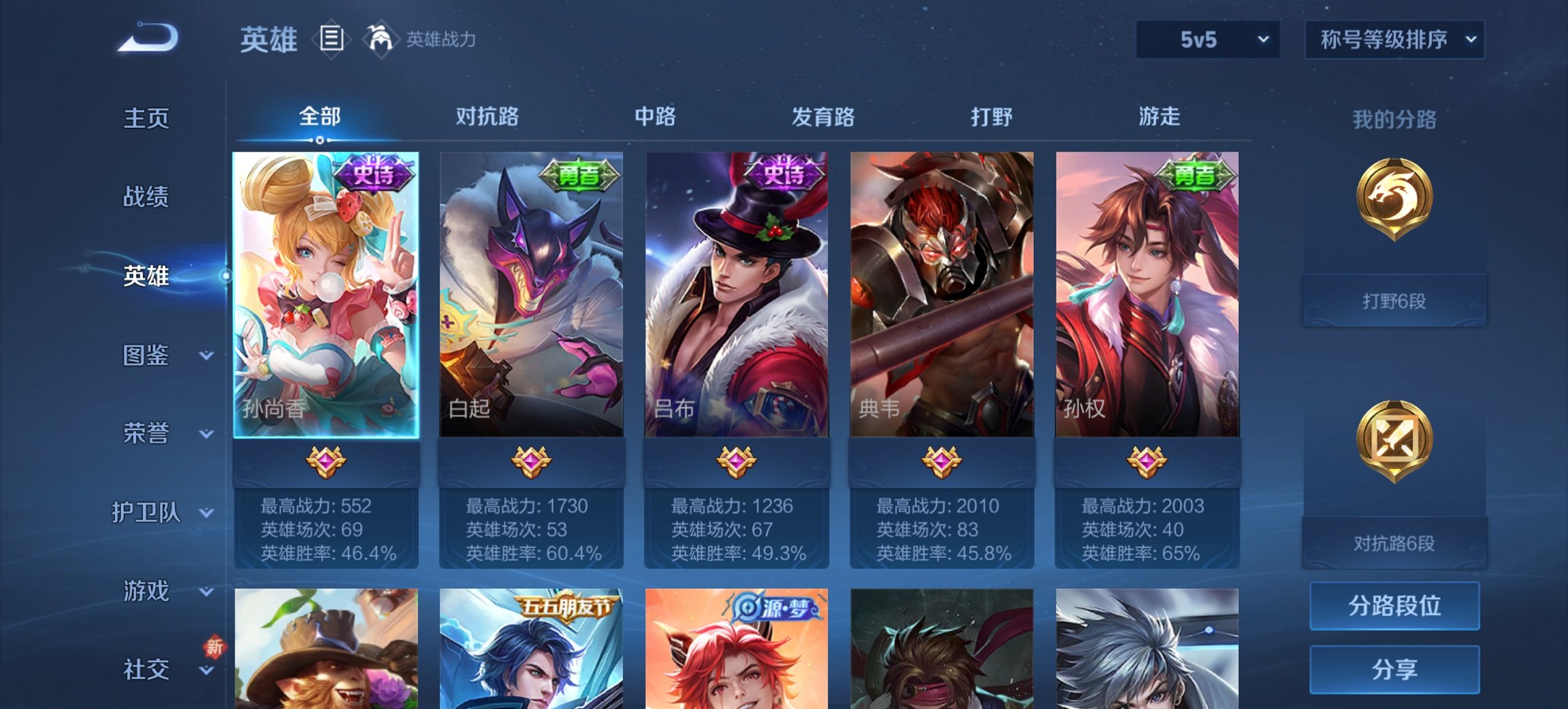Expand the 荣誉 sidebar section
This screenshot has height=709, width=1568.
coord(147,433)
